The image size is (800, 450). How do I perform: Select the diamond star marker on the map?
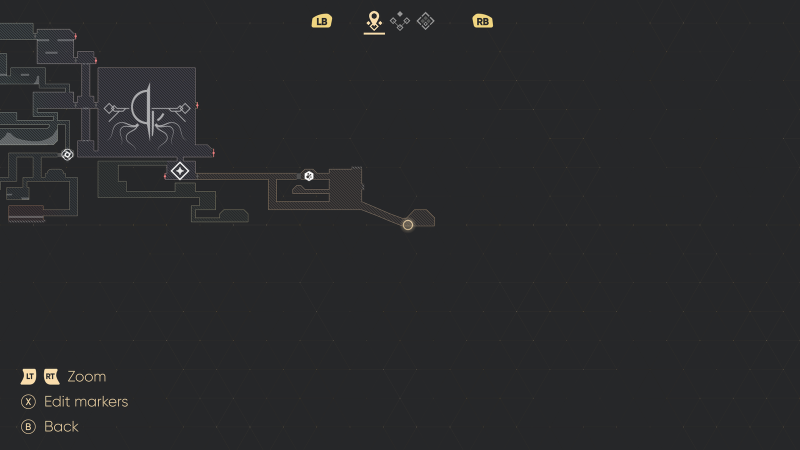point(180,171)
